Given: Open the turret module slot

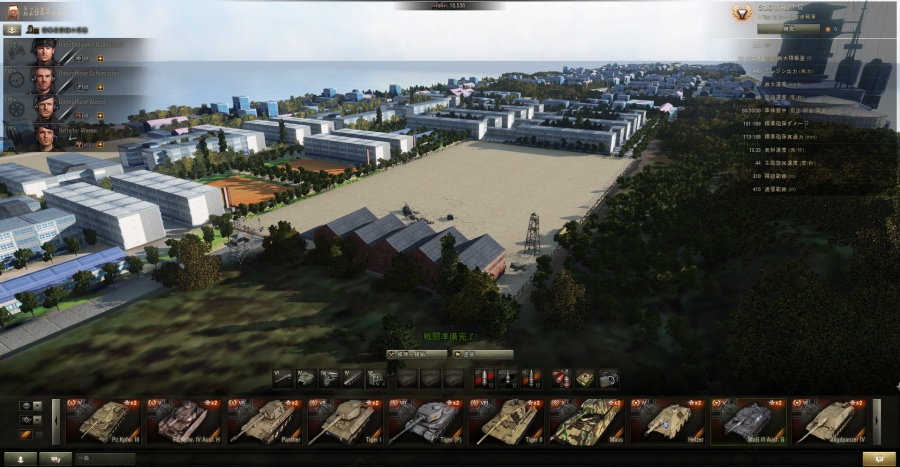Looking at the screenshot, I should point(306,378).
